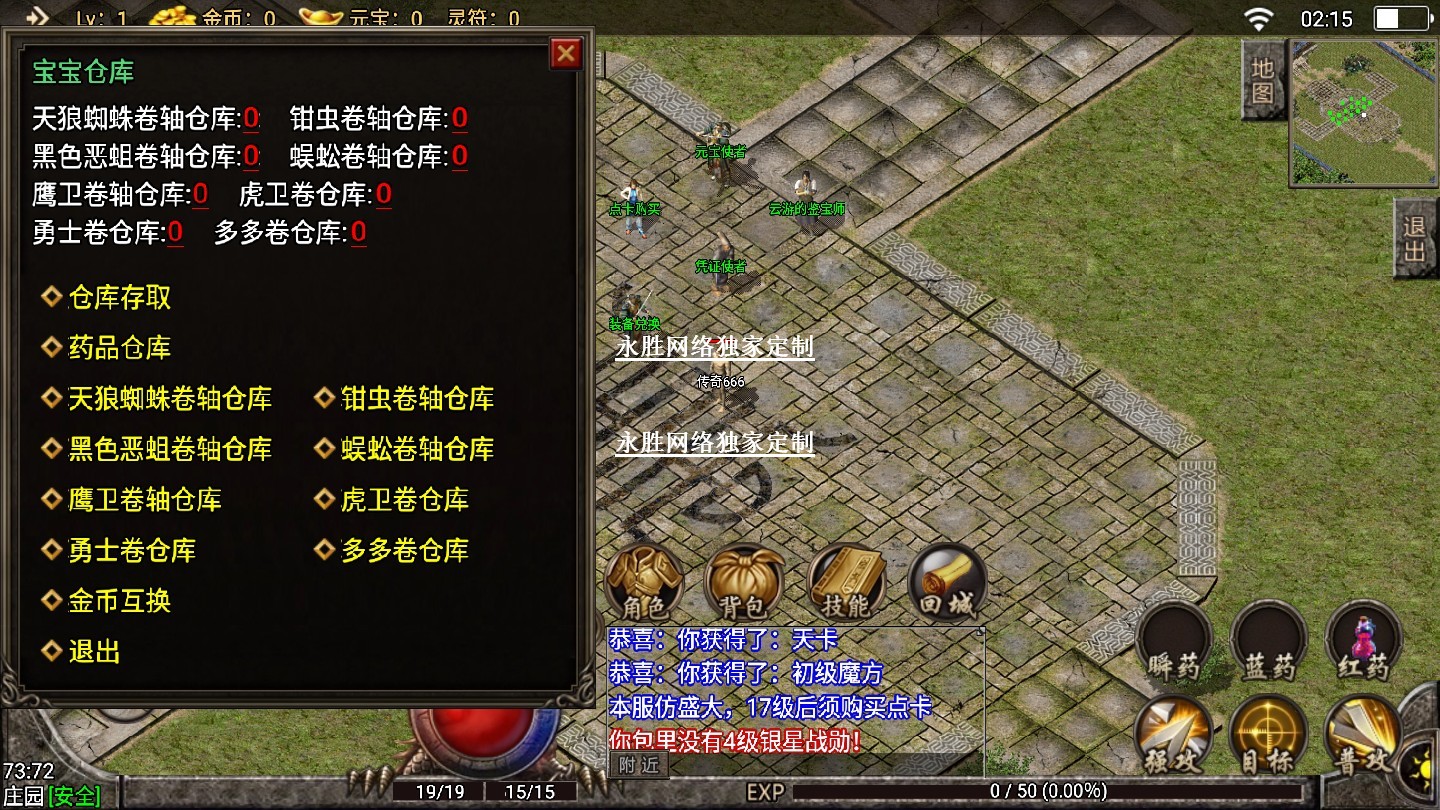The image size is (1440, 810).
Task: Select the 药品仓库 entry
Action: (x=119, y=348)
